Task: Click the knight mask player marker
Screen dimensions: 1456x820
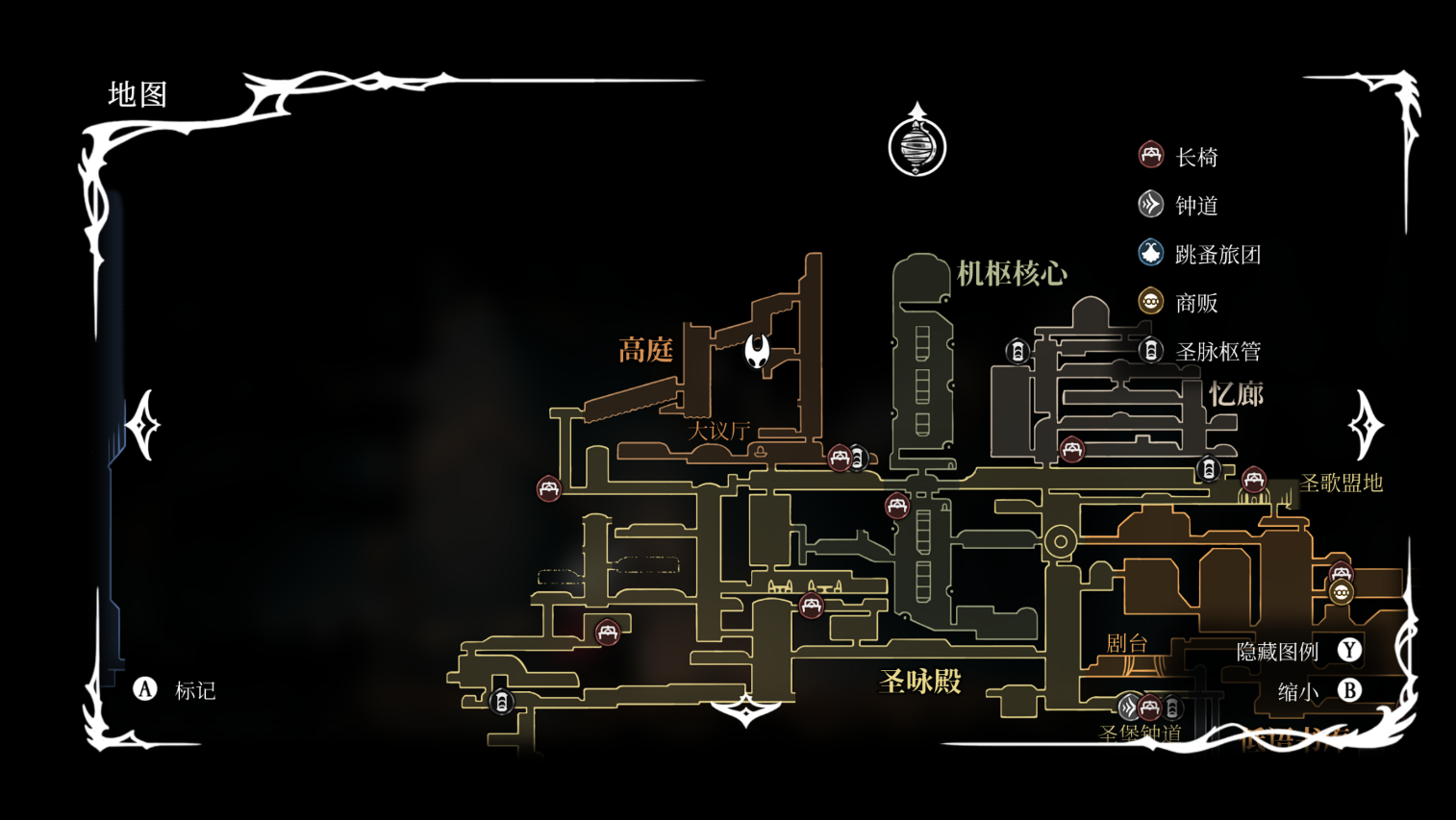Action: [758, 351]
